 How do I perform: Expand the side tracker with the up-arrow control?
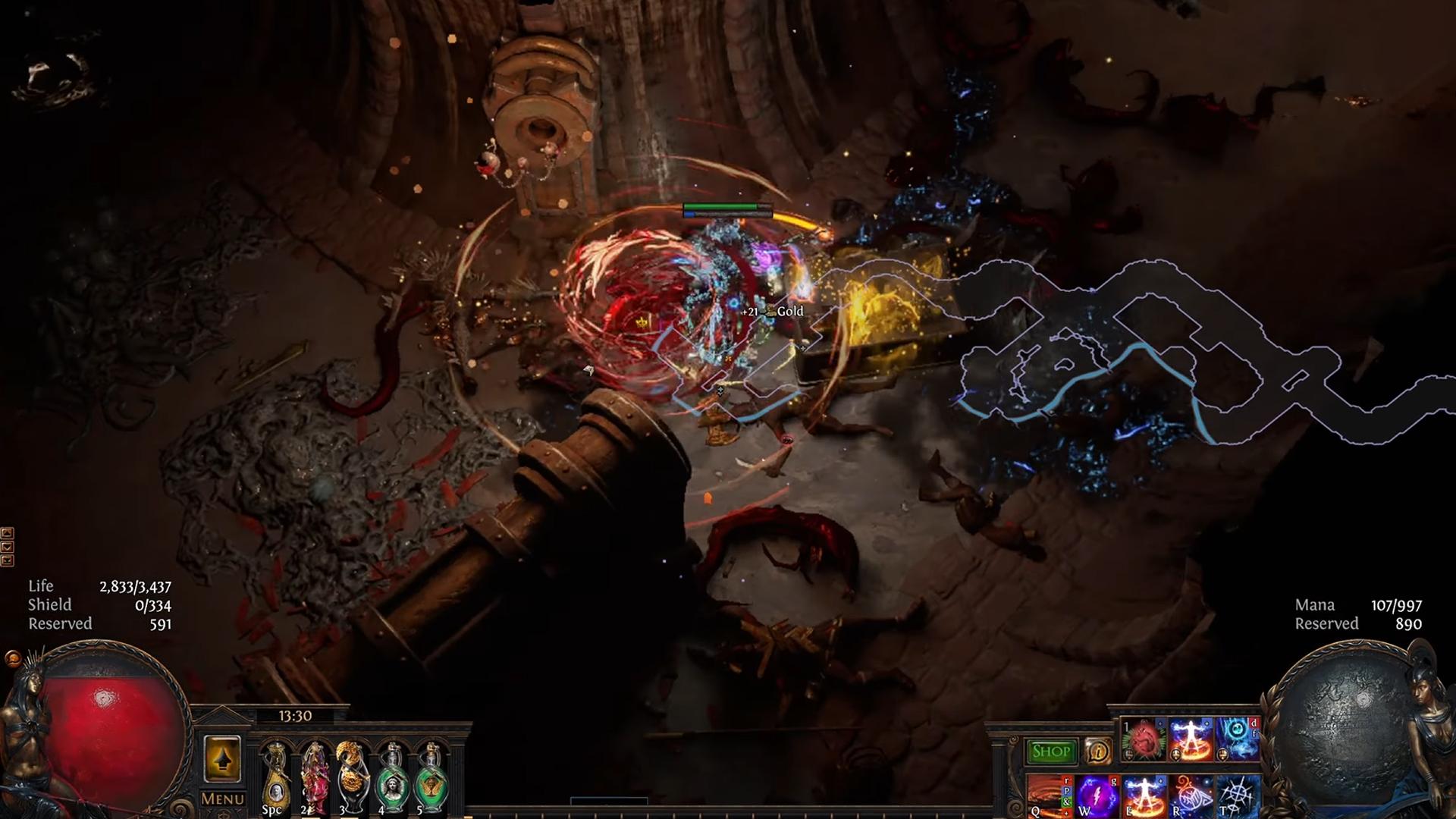point(7,533)
